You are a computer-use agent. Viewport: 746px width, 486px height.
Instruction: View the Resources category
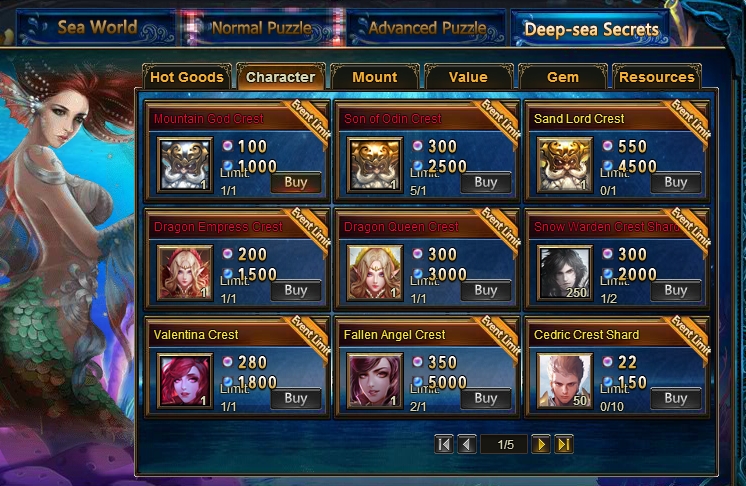click(x=657, y=77)
